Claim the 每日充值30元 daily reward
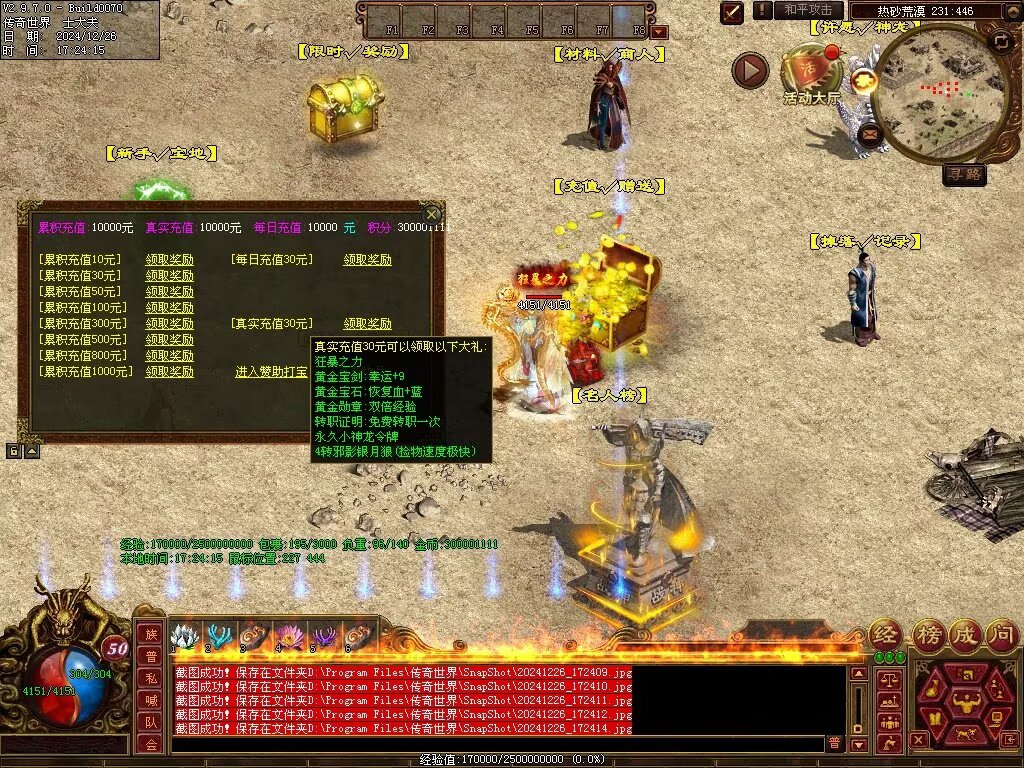The image size is (1024, 768). point(367,260)
